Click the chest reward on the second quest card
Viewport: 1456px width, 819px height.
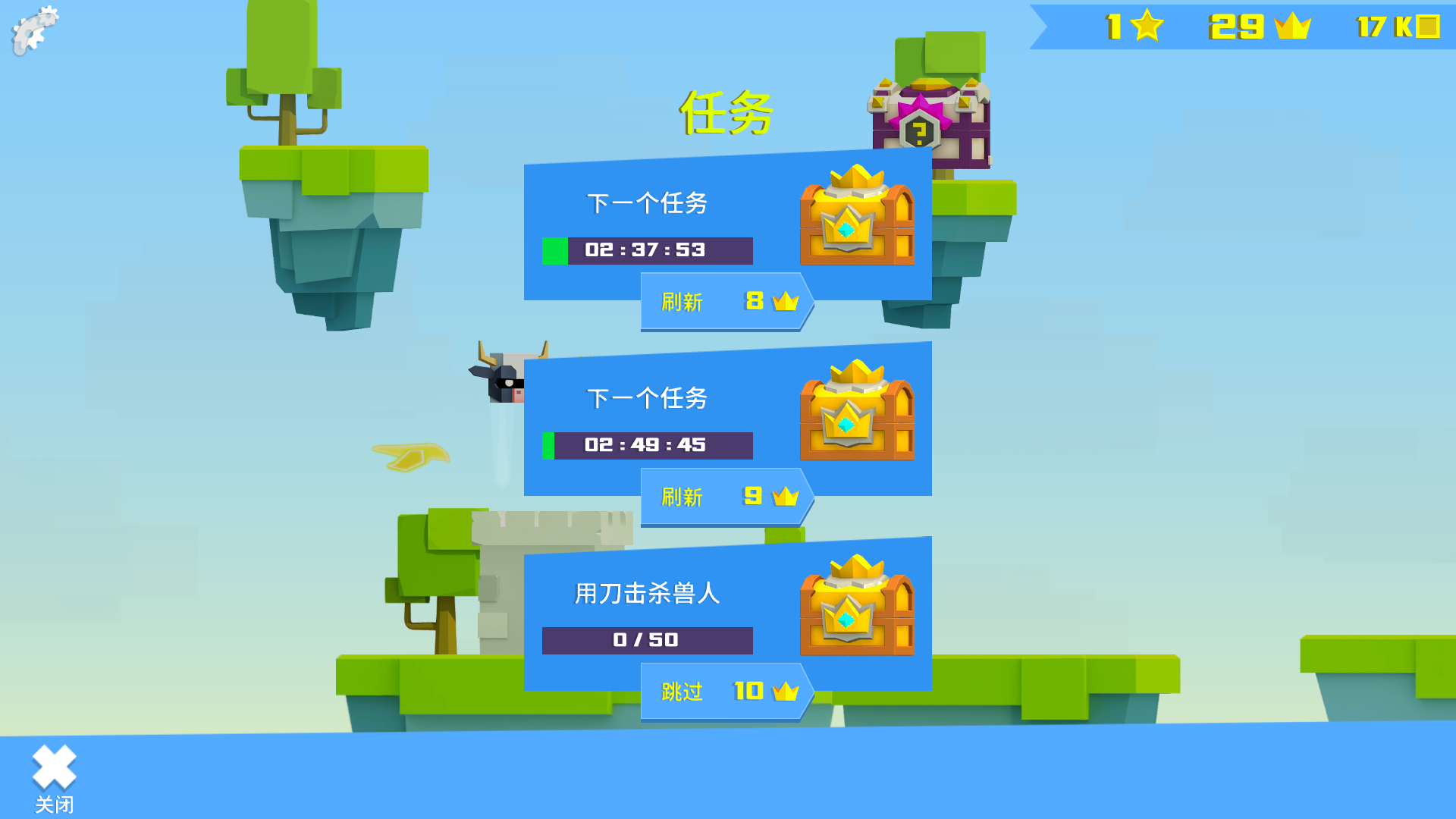[x=857, y=413]
